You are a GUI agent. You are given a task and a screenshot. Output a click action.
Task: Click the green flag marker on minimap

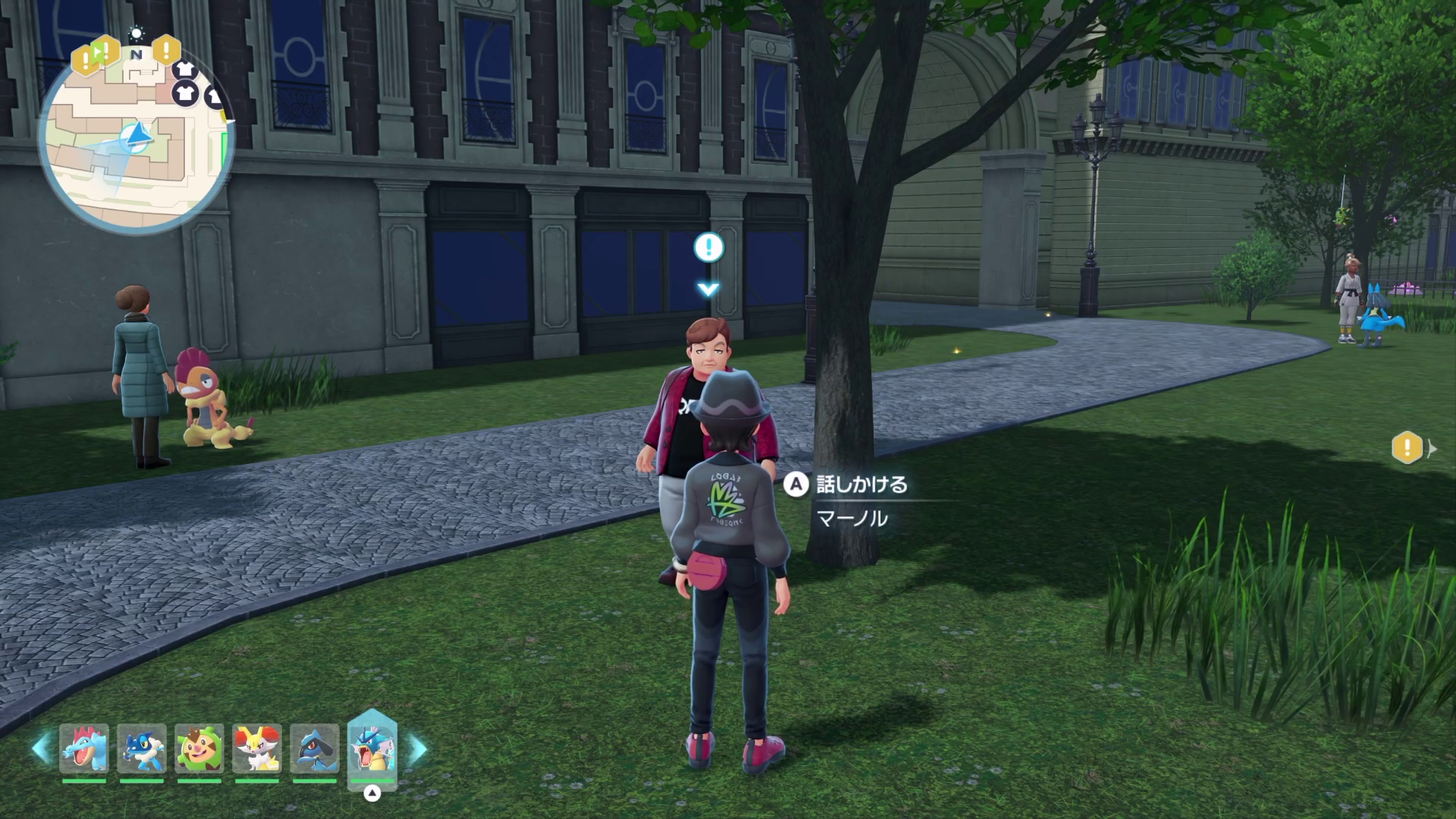click(97, 52)
